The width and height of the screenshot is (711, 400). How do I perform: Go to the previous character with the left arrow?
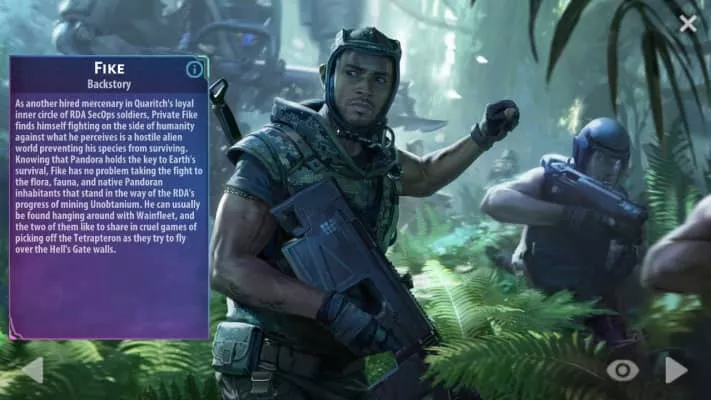pyautogui.click(x=32, y=370)
